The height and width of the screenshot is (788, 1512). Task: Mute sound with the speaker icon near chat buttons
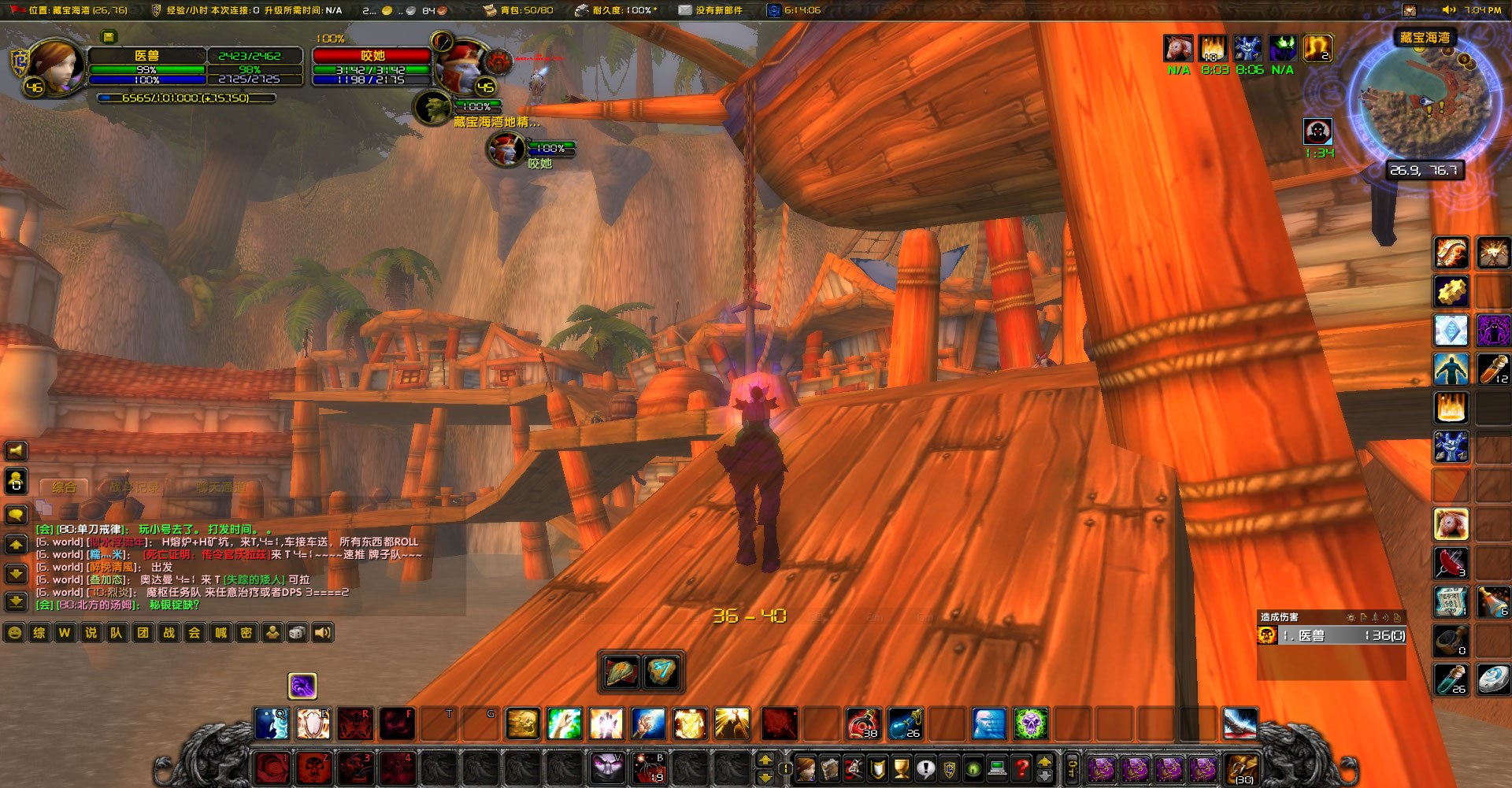coord(323,632)
